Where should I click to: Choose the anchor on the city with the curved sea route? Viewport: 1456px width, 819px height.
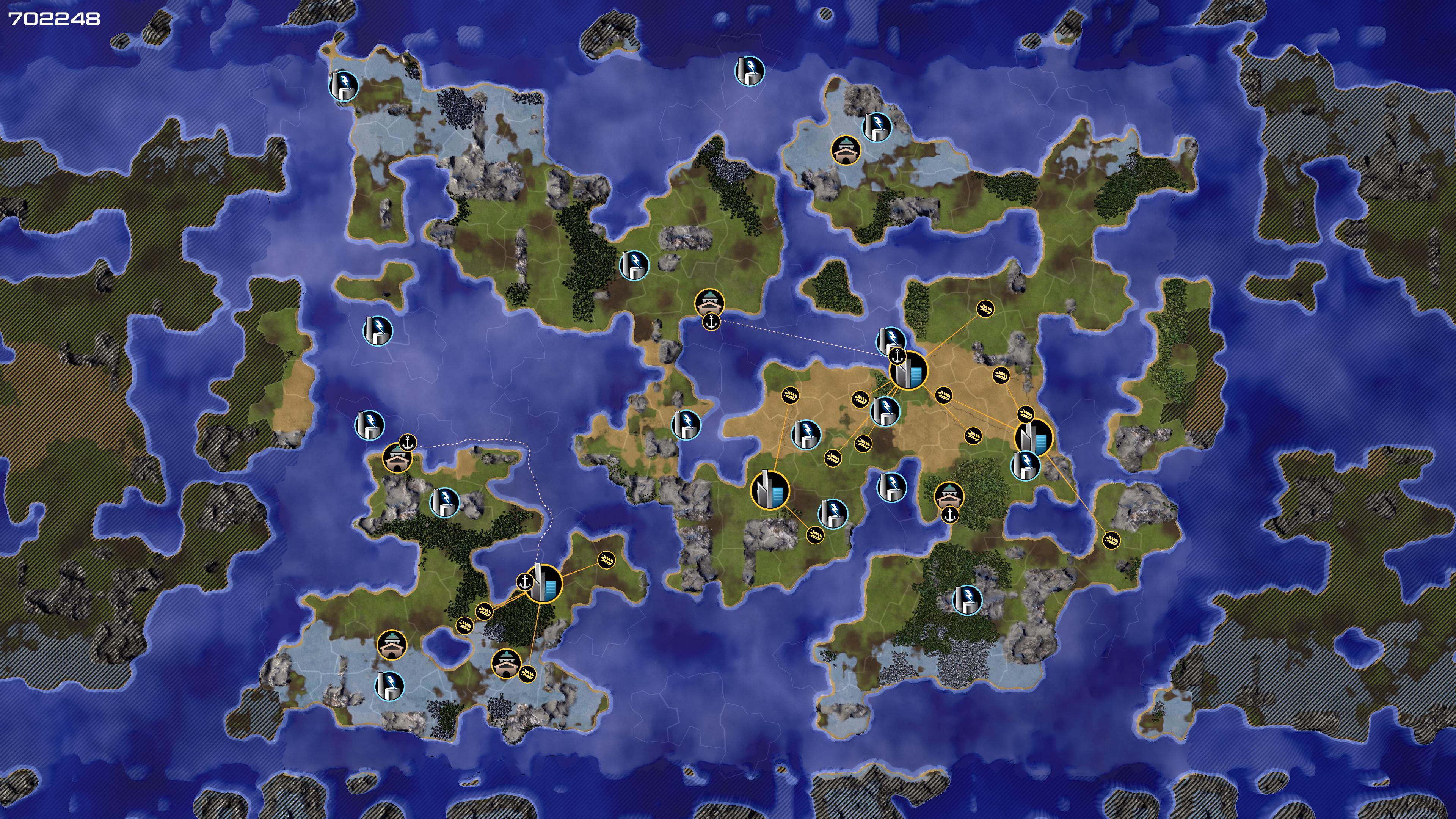(525, 582)
